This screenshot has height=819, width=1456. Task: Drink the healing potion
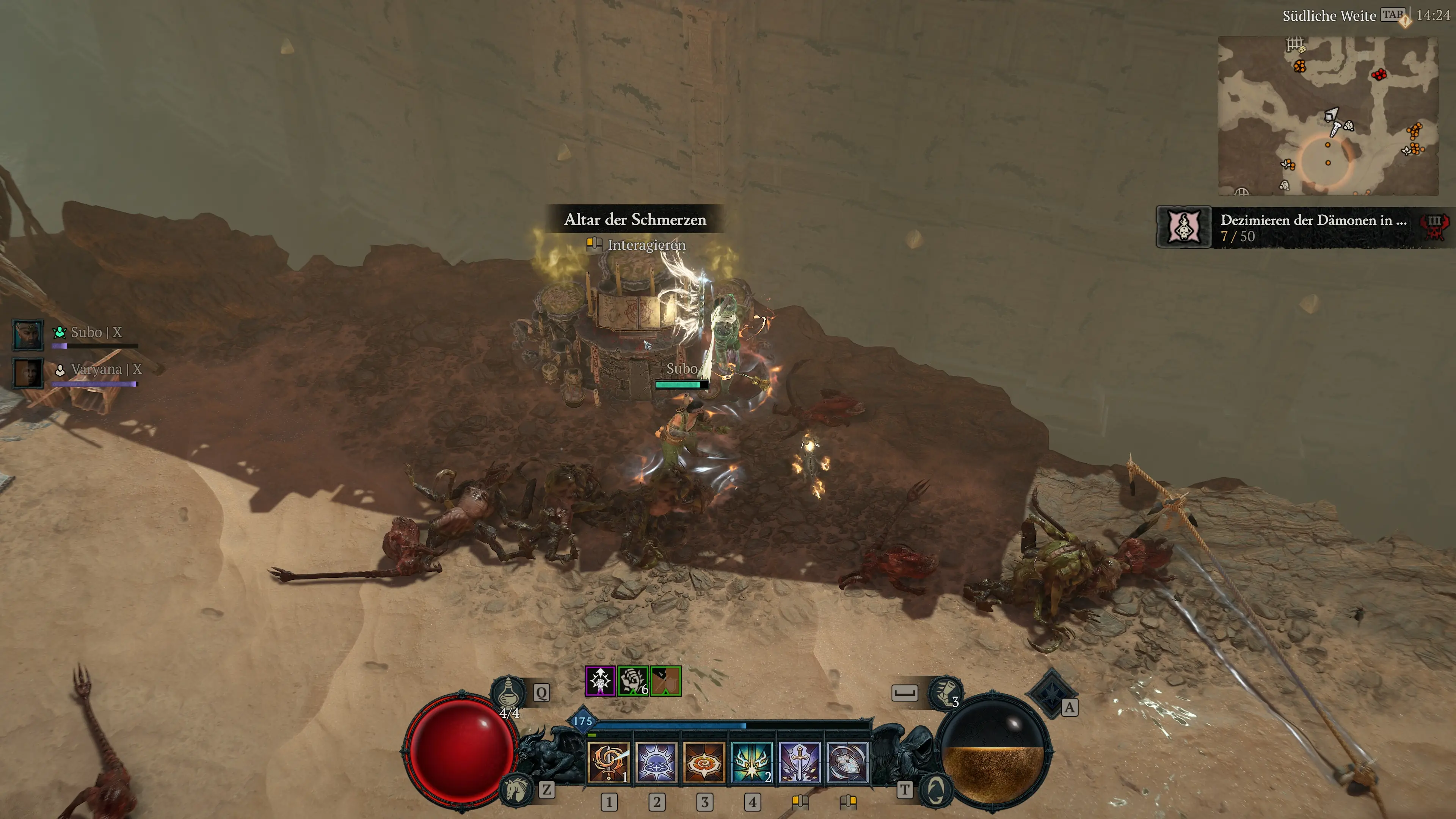click(508, 692)
